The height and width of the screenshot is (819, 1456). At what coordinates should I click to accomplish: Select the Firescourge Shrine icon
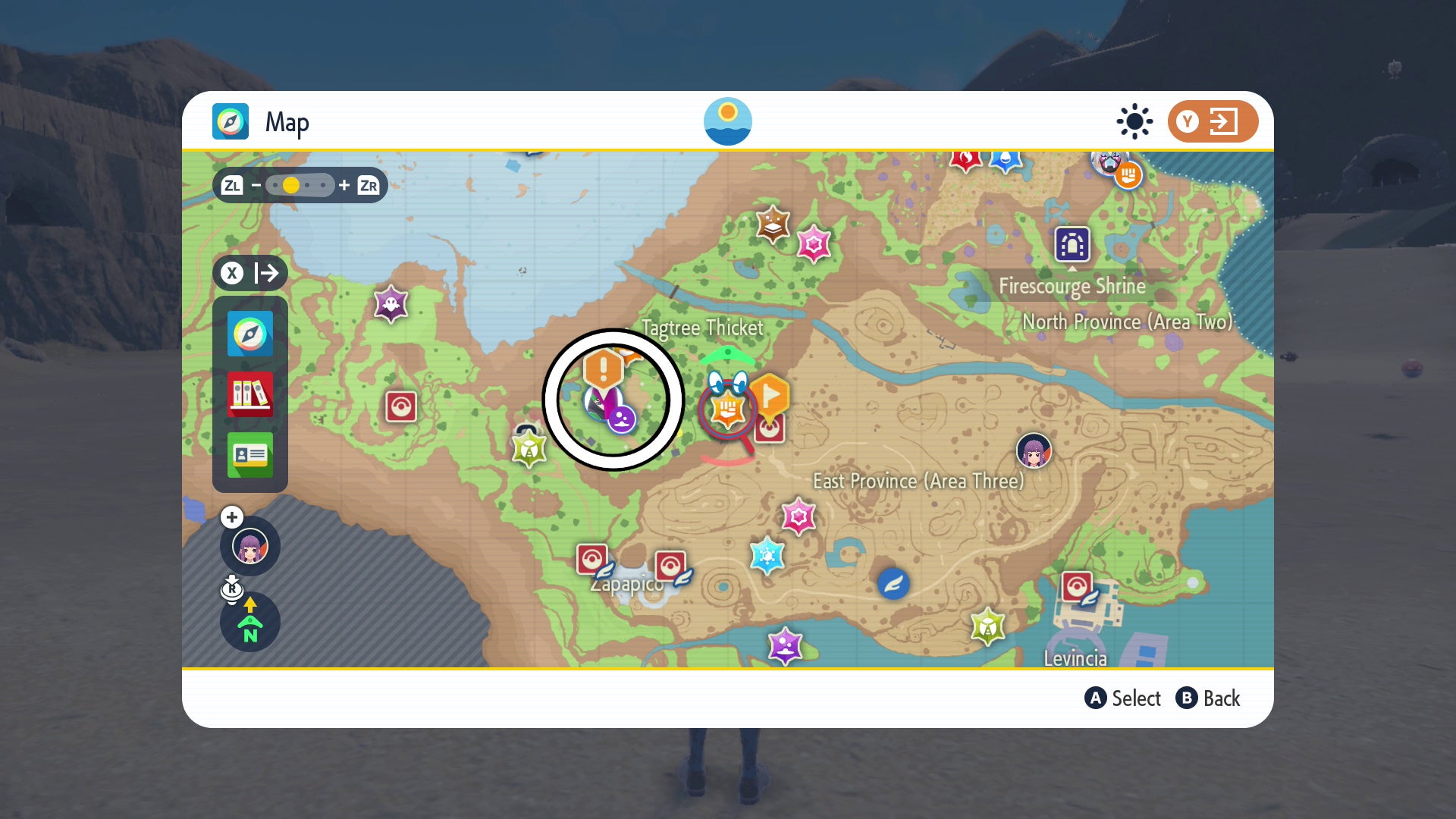coord(1072,245)
